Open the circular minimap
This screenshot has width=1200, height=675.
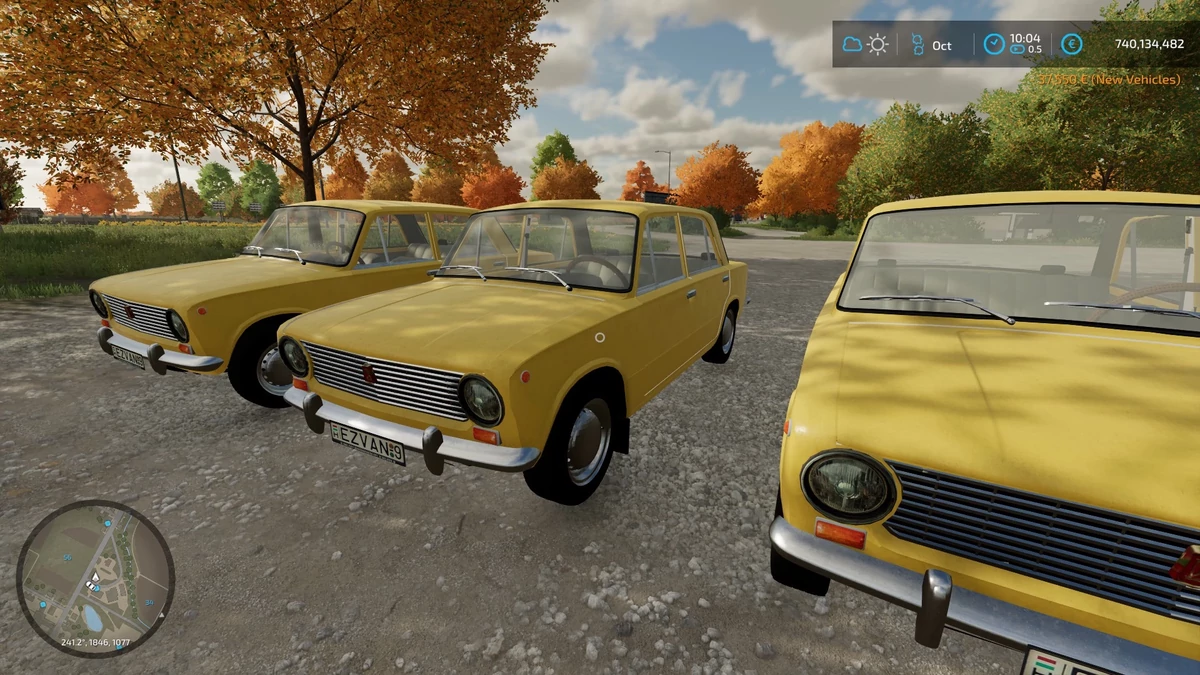(x=95, y=578)
